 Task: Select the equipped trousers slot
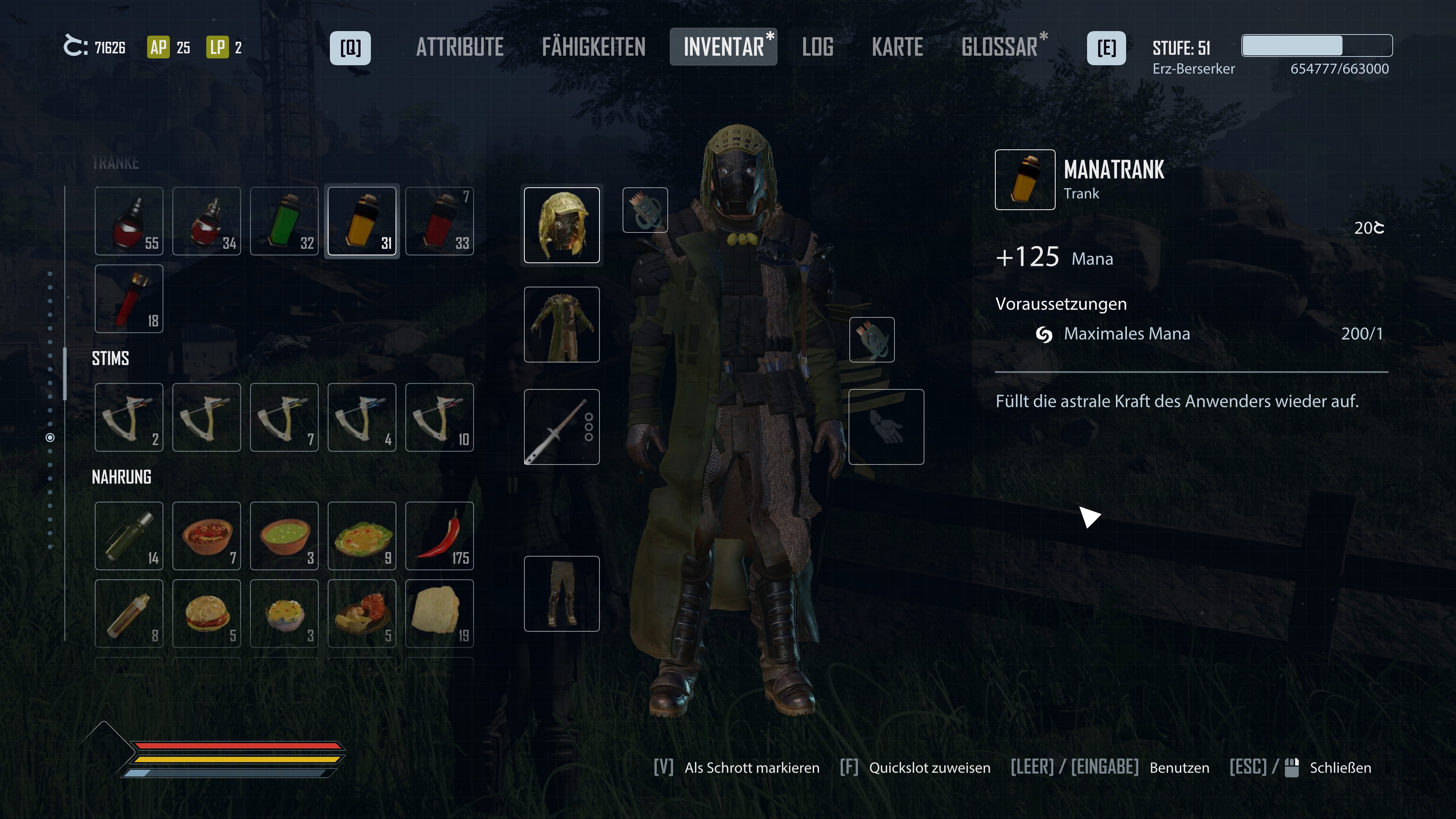click(561, 593)
